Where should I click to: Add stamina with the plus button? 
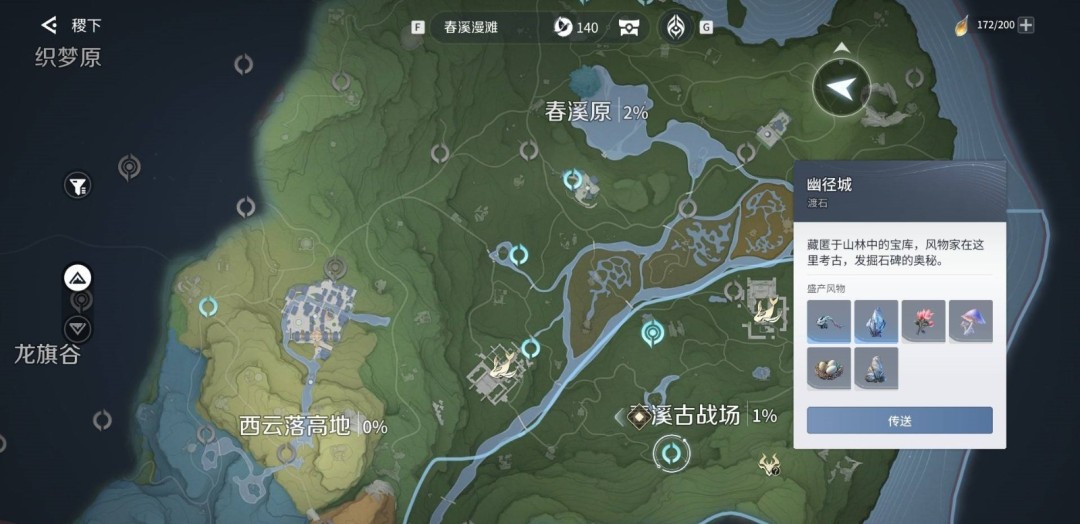click(x=1026, y=26)
